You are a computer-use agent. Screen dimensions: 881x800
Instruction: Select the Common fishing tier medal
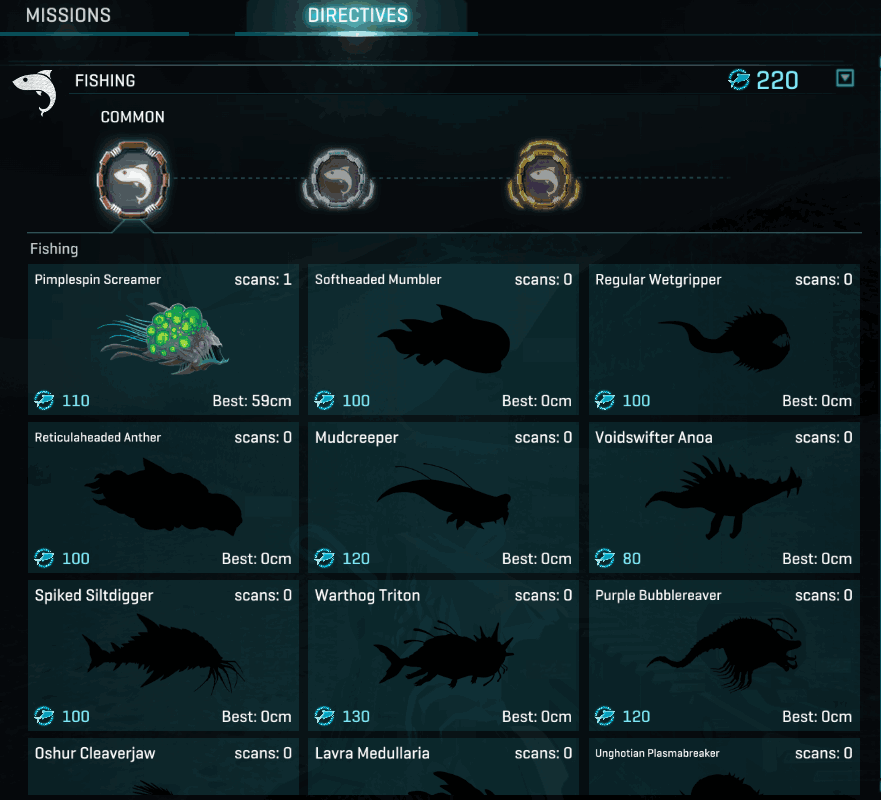coord(133,180)
